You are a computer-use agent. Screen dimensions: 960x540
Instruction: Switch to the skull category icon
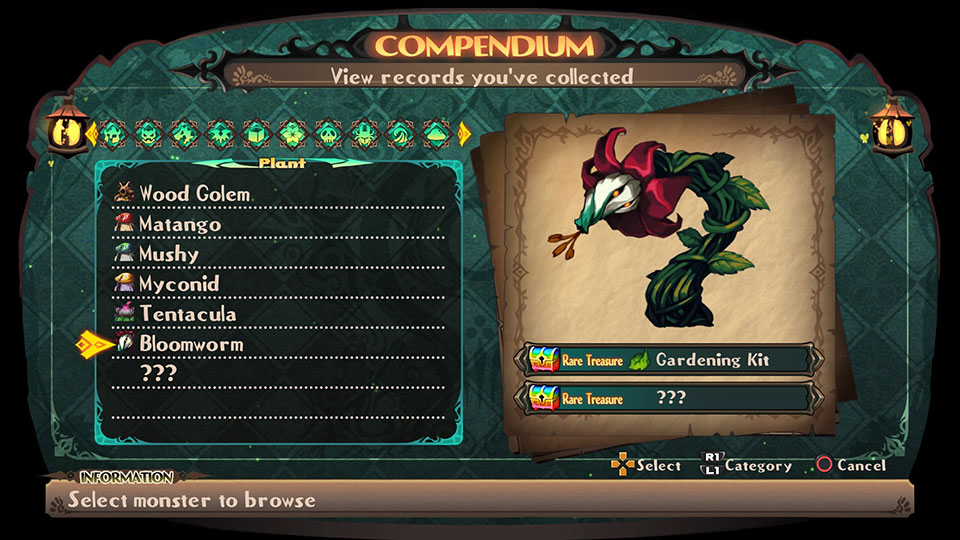[x=327, y=132]
